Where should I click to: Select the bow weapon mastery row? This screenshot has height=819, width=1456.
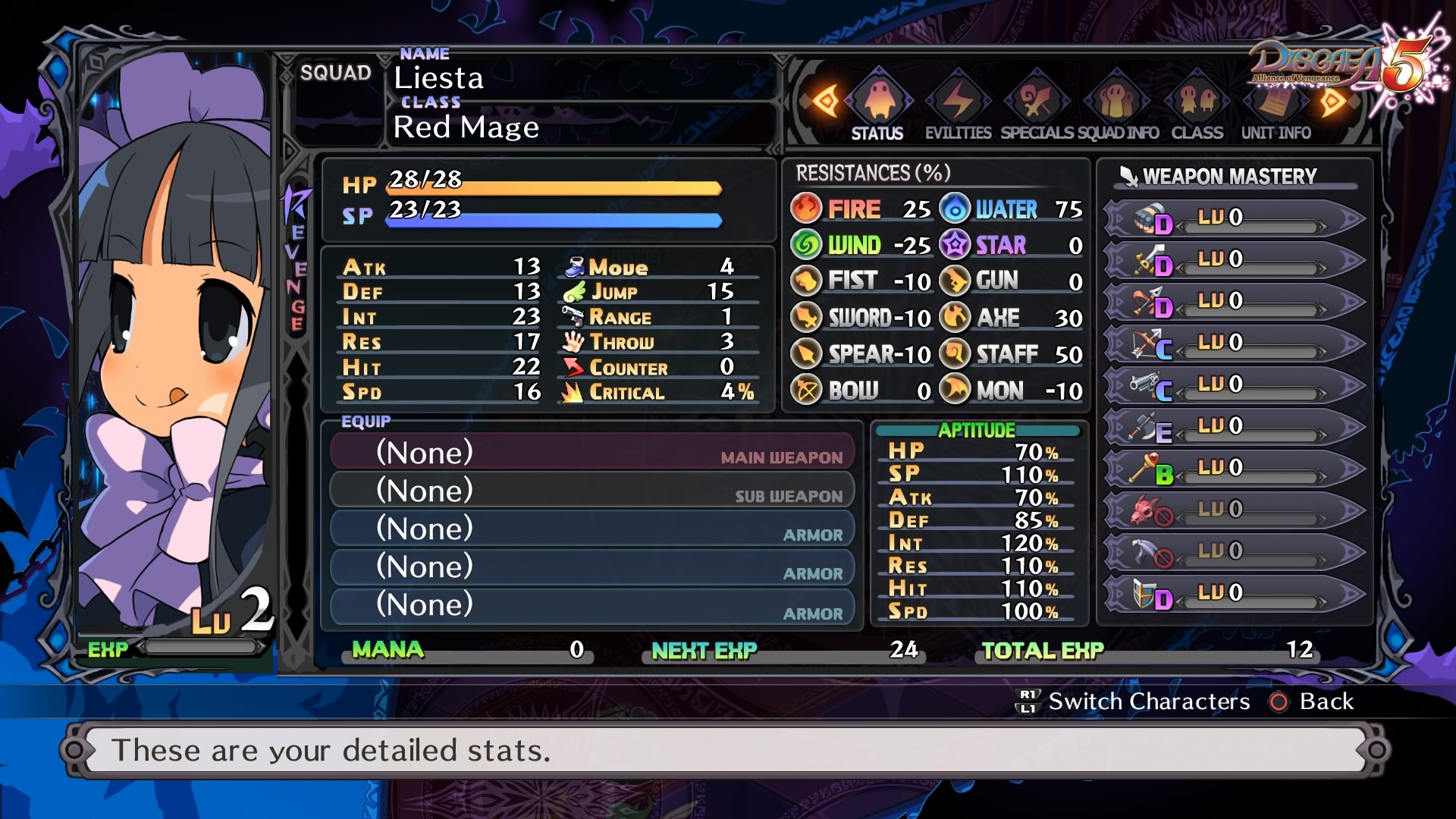(1233, 343)
